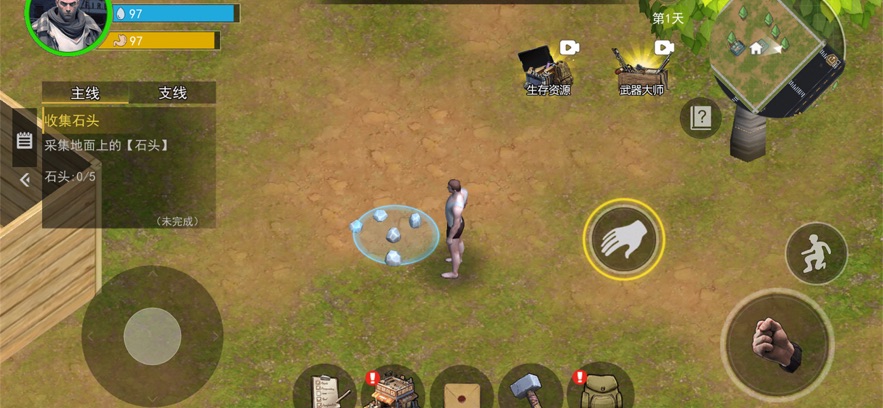Open the hammer crafting menu
This screenshot has width=883, height=408.
(x=530, y=388)
